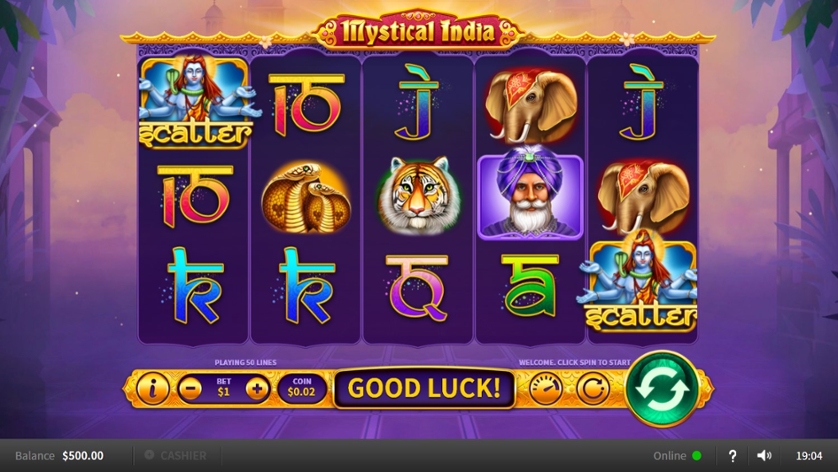Viewport: 838px width, 472px height.
Task: Spin the reels with the green button
Action: pyautogui.click(x=662, y=388)
